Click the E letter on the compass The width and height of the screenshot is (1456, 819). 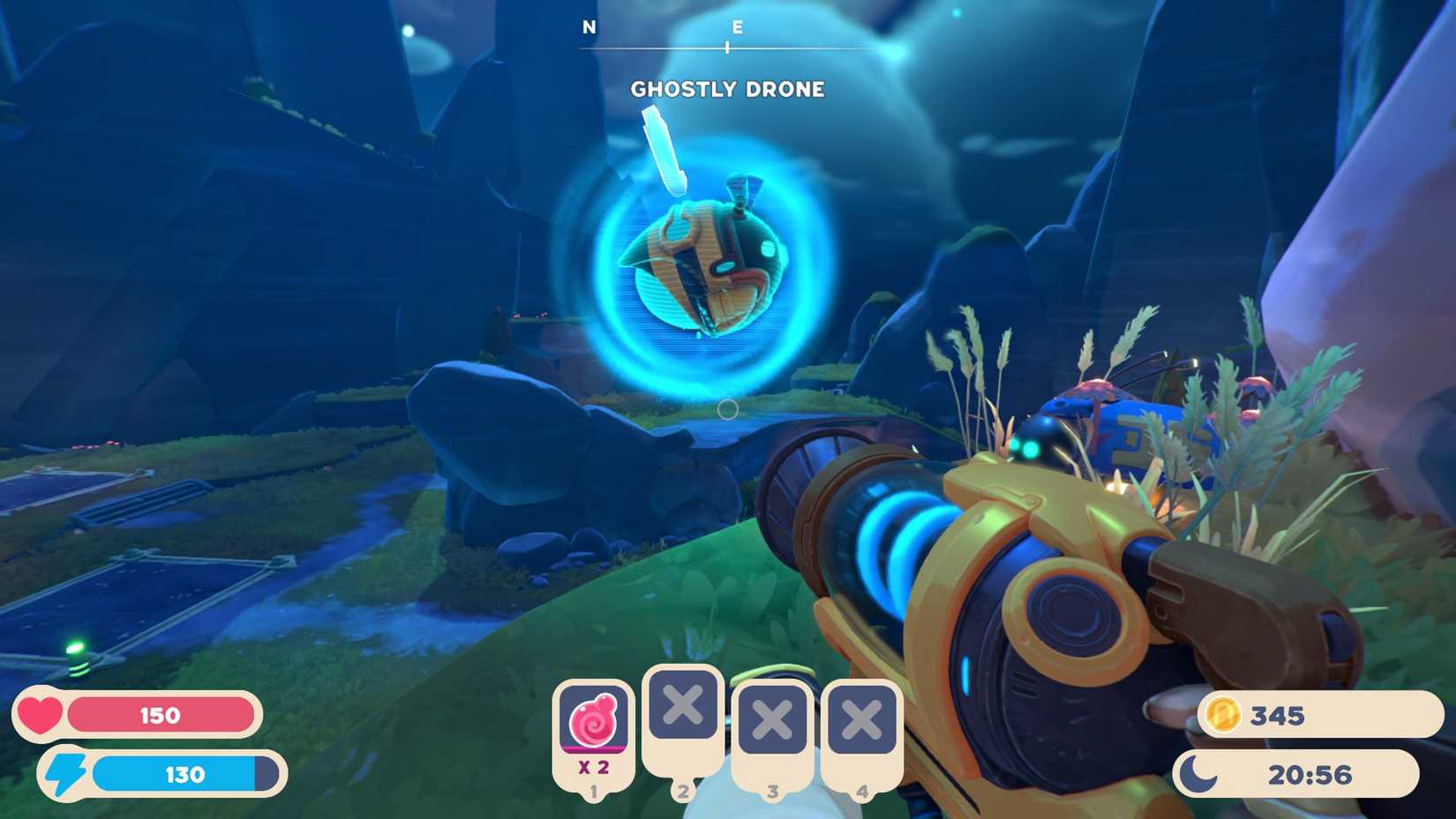738,27
